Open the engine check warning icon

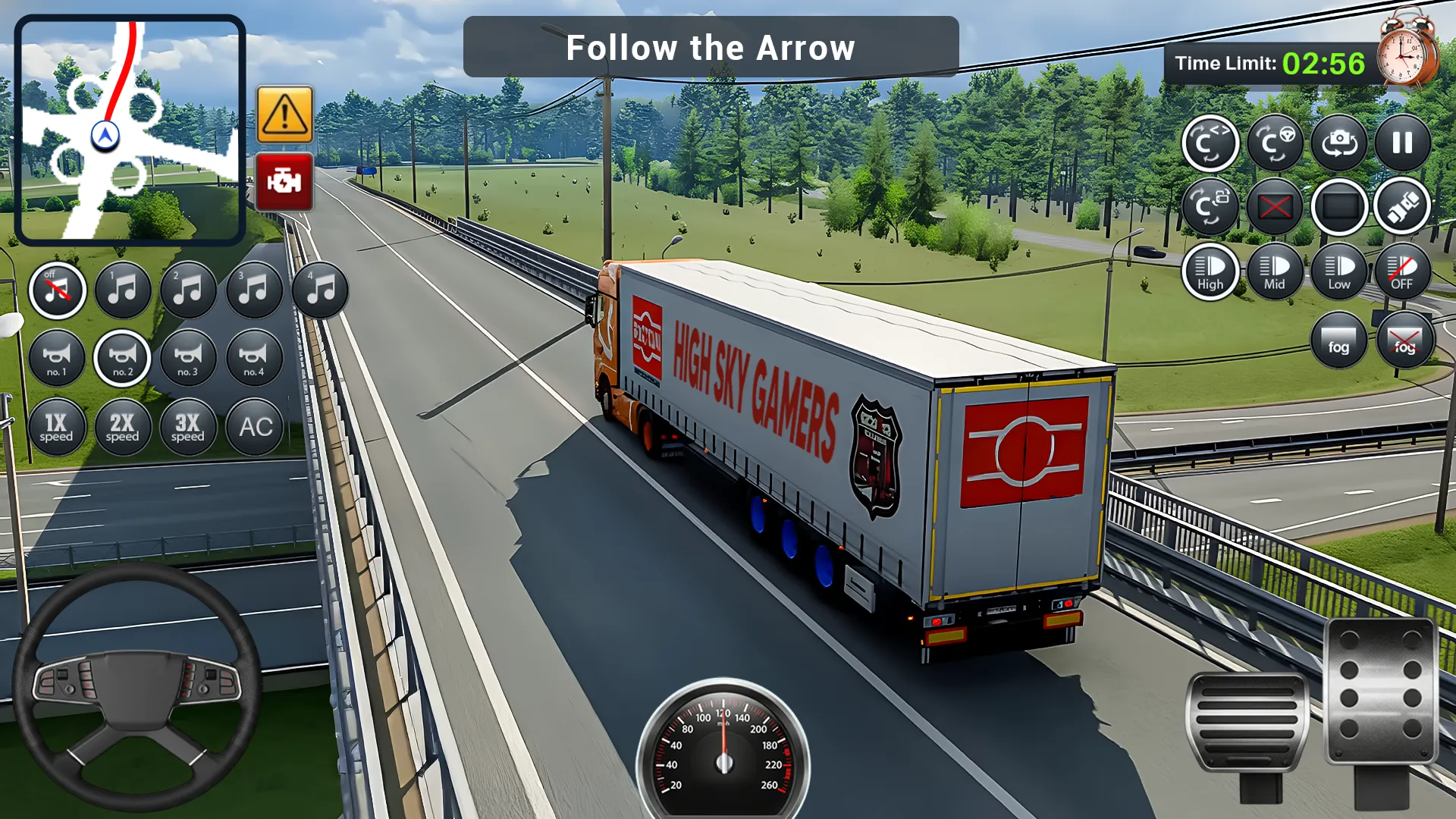284,180
